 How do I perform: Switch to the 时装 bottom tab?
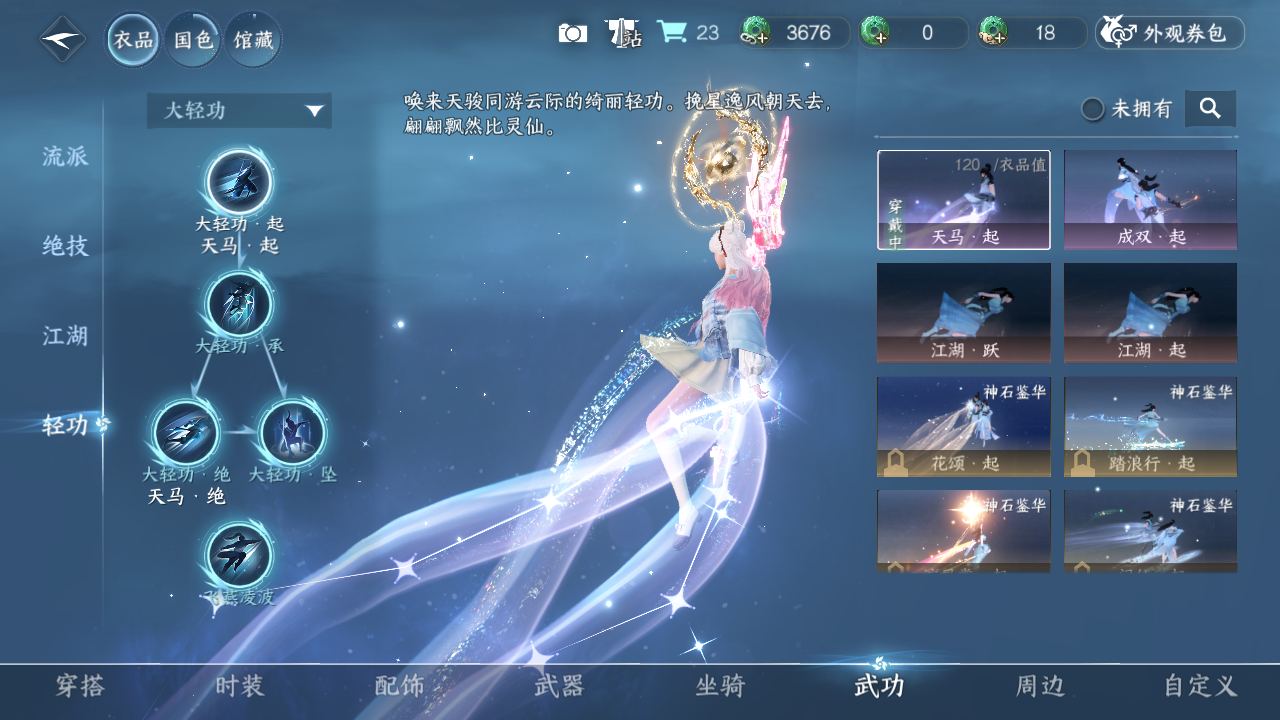click(240, 686)
